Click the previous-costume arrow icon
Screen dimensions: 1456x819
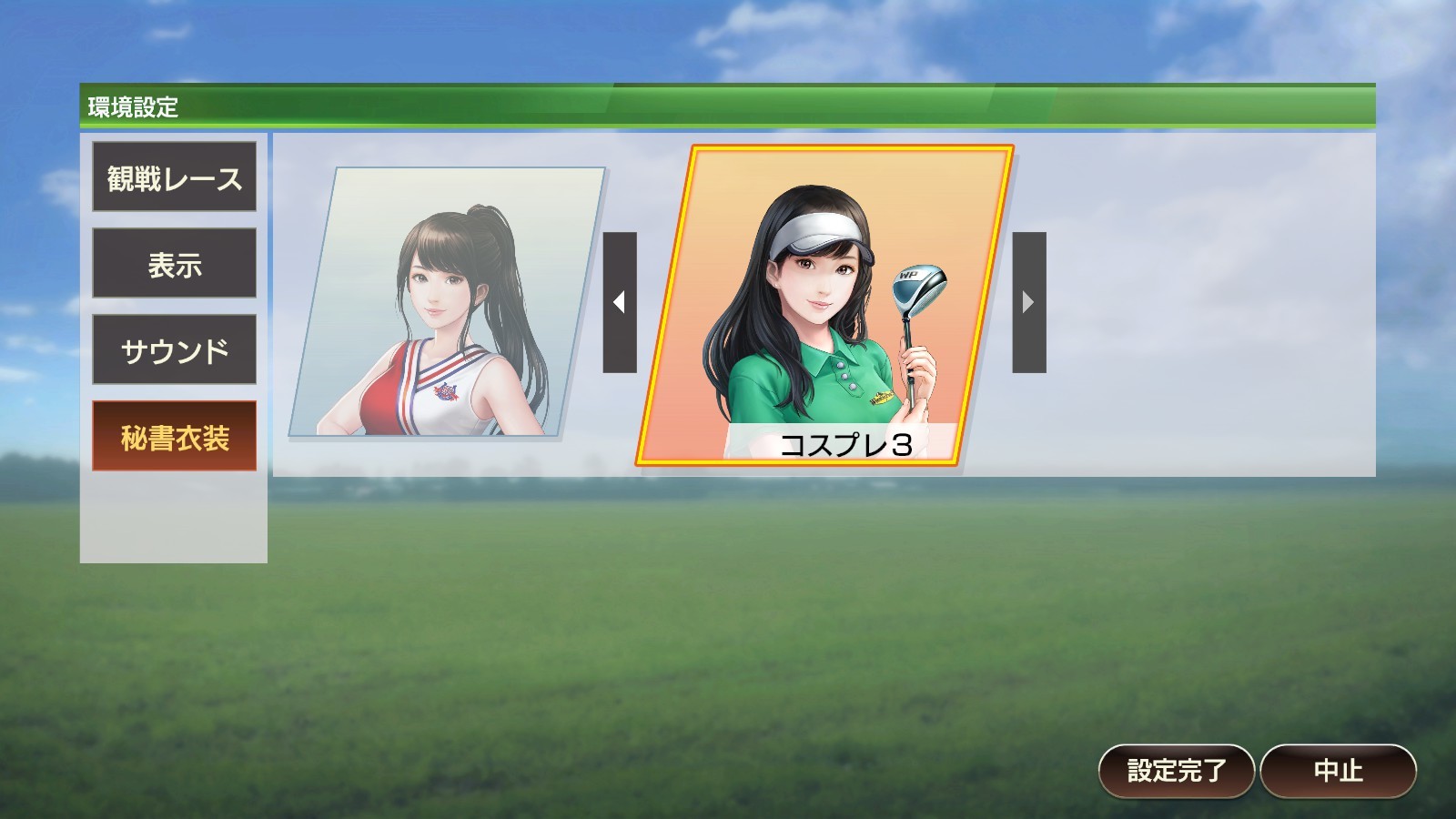(621, 300)
